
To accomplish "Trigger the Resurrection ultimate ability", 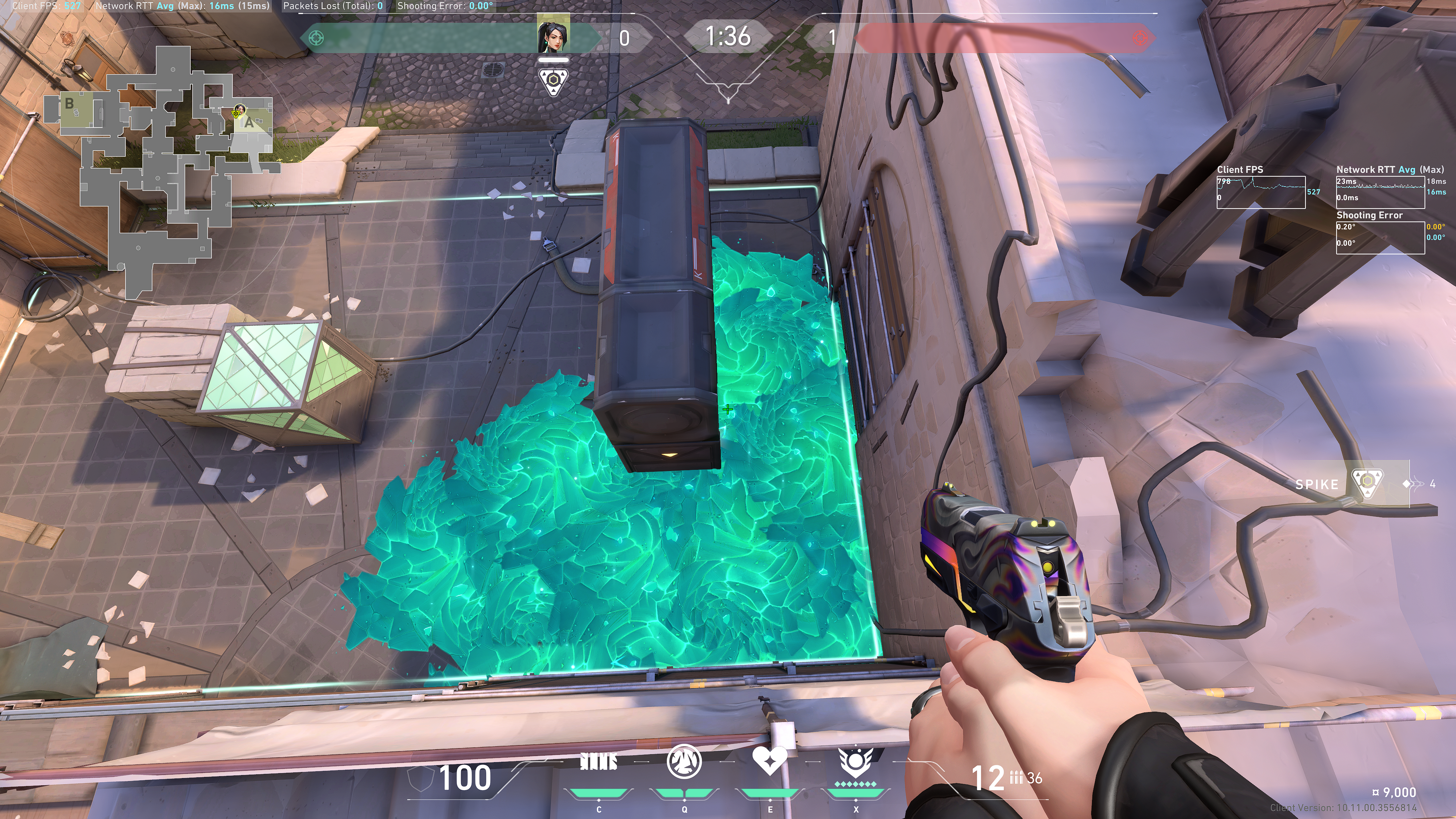I will (855, 762).
